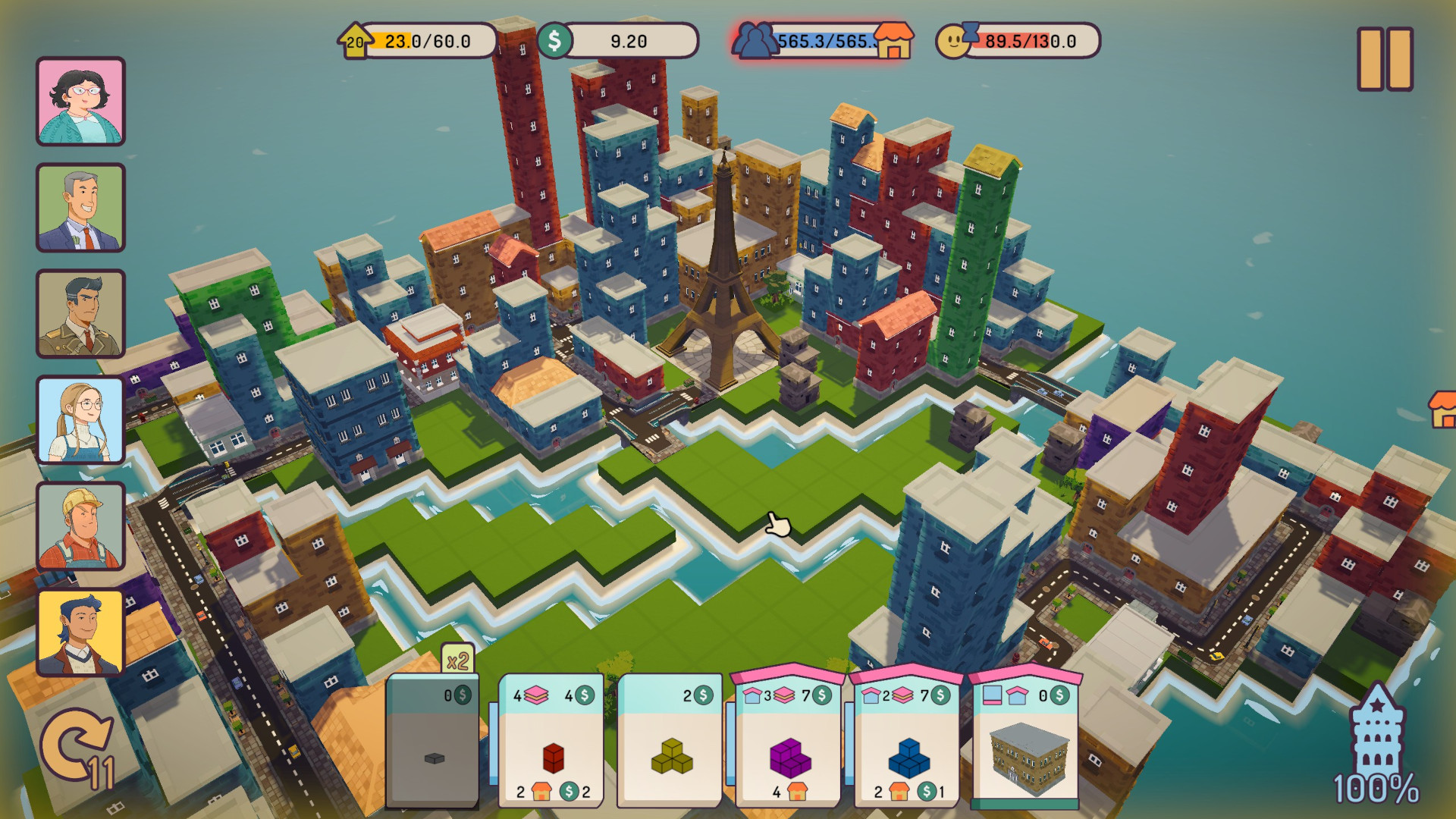Select the military officer character portrait
1456x819 pixels.
pyautogui.click(x=80, y=313)
